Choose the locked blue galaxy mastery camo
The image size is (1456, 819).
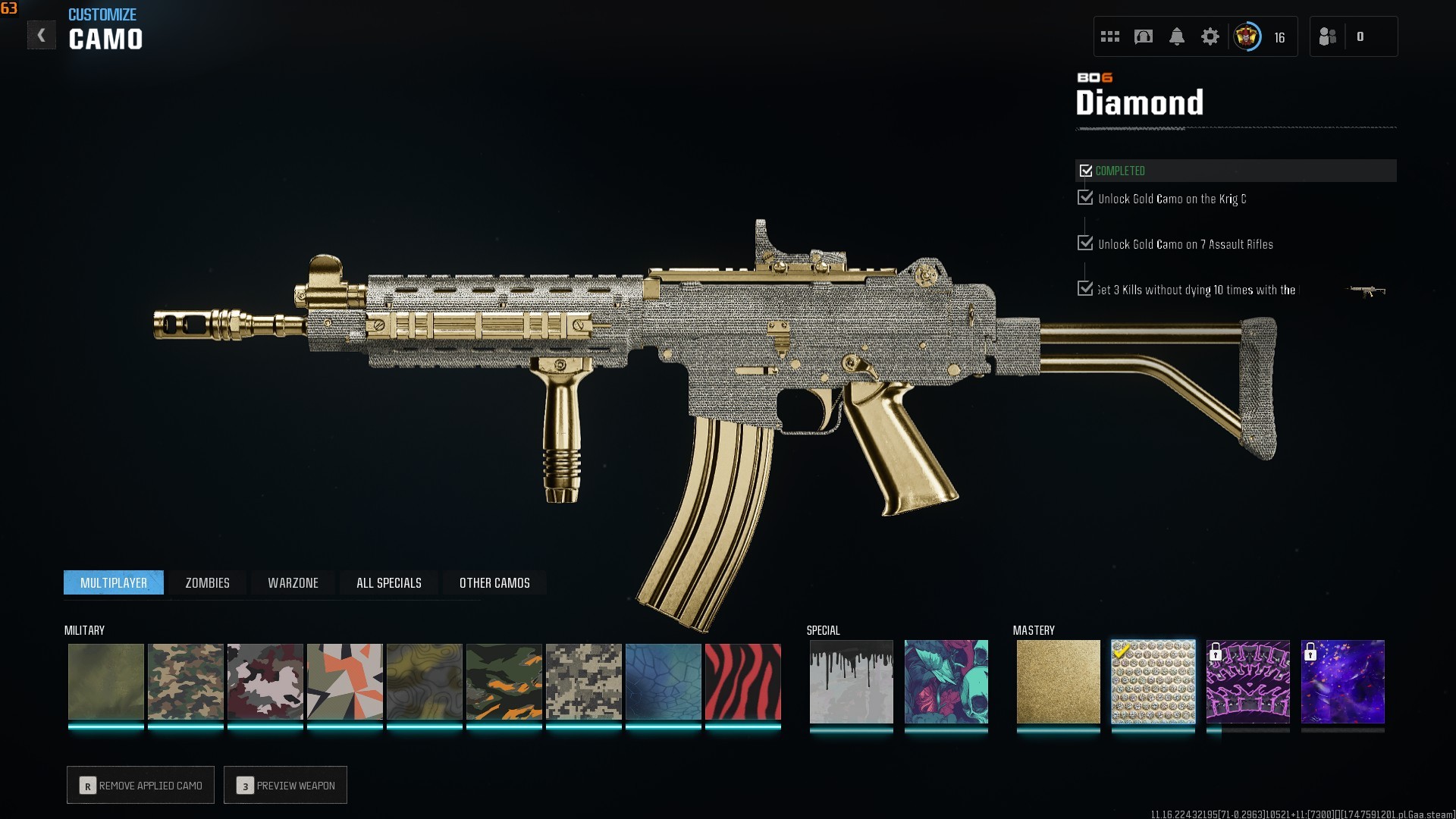coord(1342,682)
